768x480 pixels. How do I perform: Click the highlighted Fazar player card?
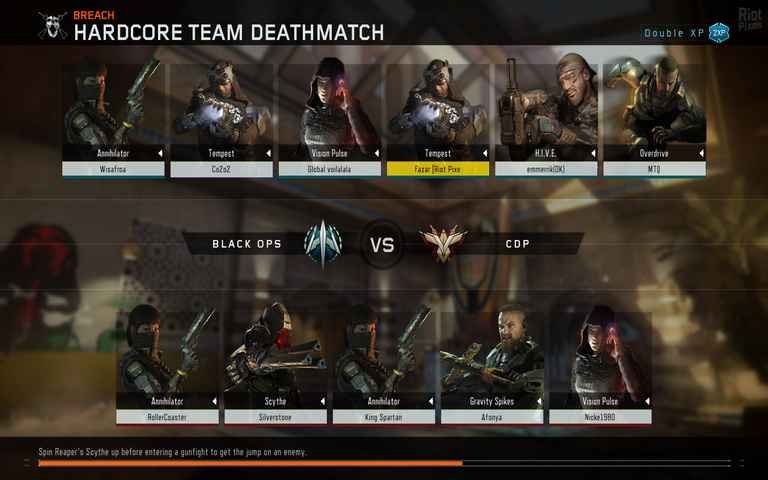(438, 120)
